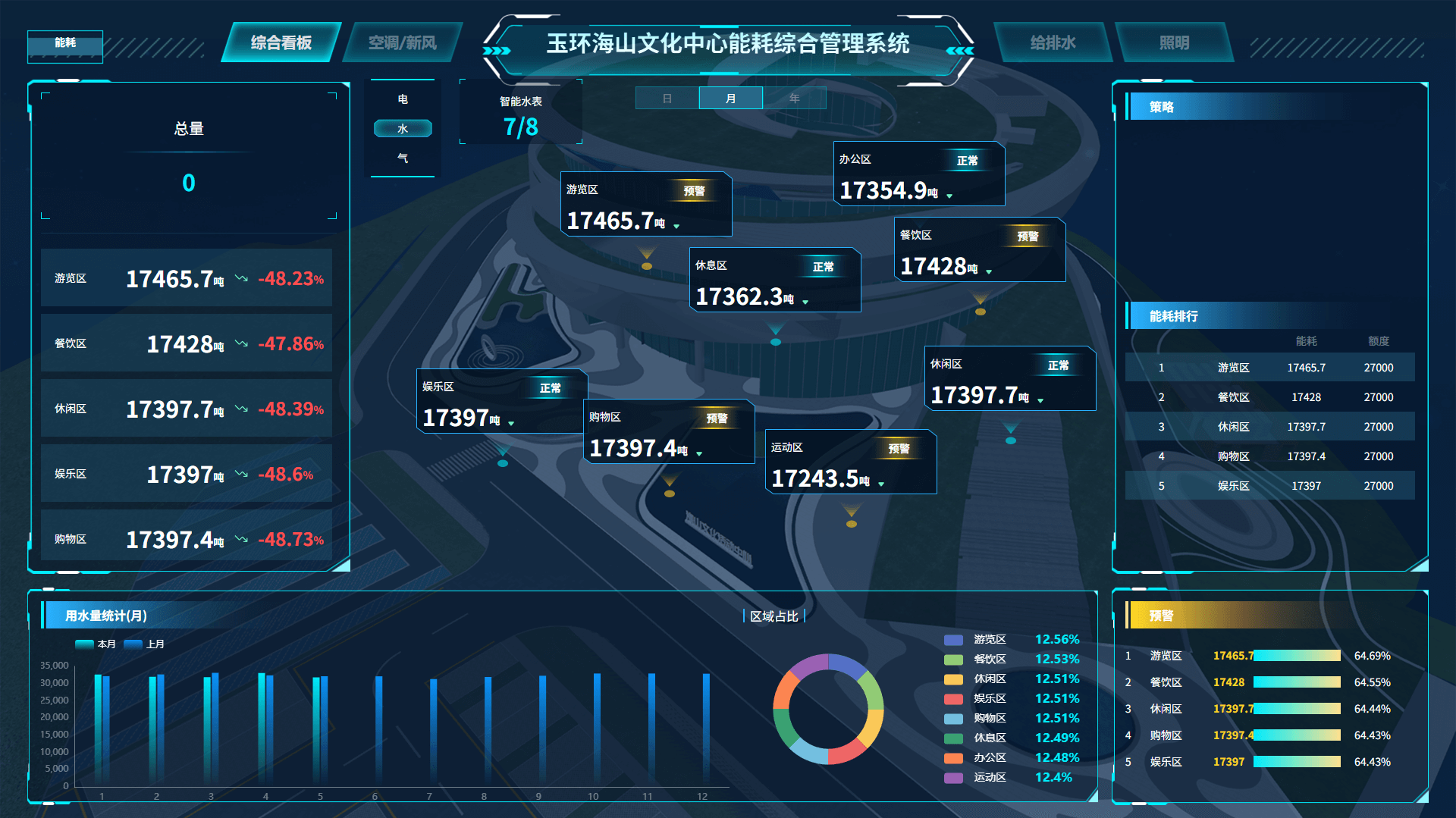The height and width of the screenshot is (818, 1456).
Task: Open the 智能水表 panel showing 7/8
Action: (x=520, y=112)
